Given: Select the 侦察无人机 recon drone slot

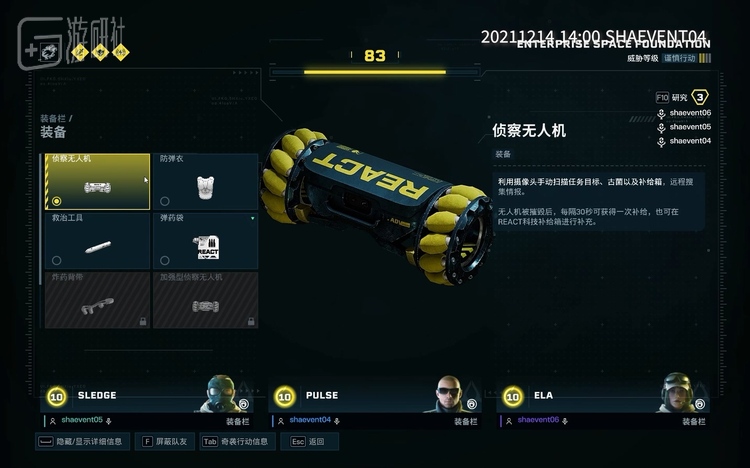Looking at the screenshot, I should click(x=96, y=181).
